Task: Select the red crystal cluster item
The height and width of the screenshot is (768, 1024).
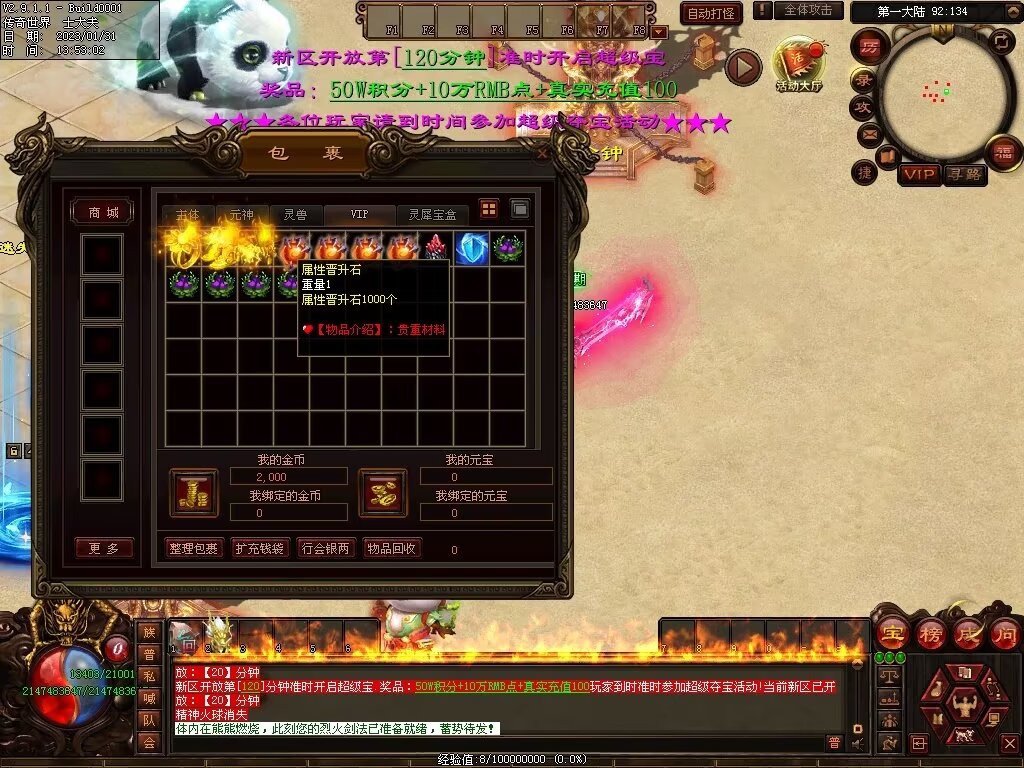Action: [x=436, y=248]
